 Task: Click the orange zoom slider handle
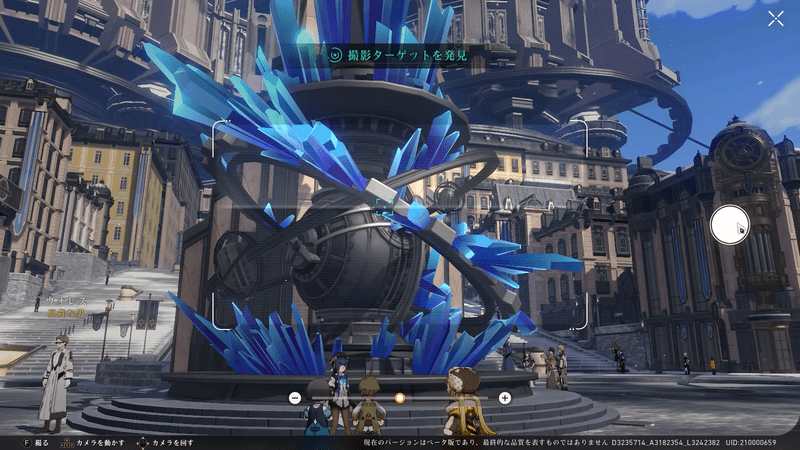[399, 397]
